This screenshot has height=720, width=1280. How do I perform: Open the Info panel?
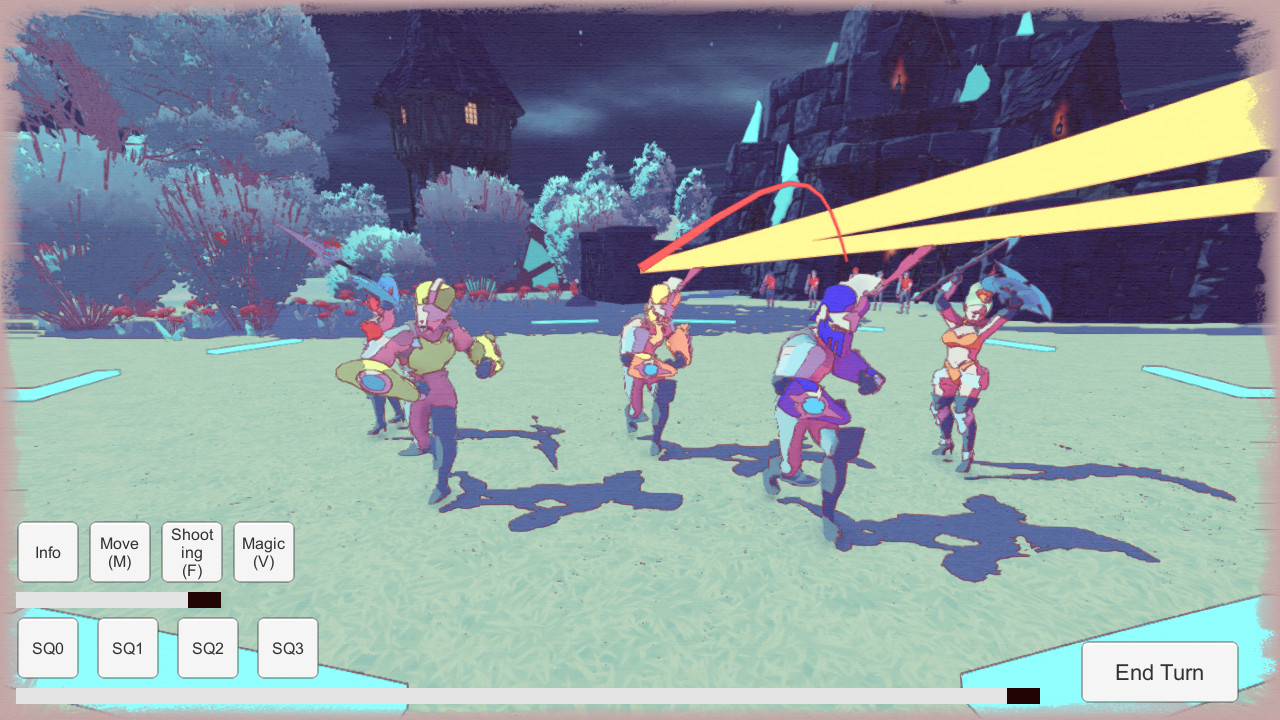47,551
